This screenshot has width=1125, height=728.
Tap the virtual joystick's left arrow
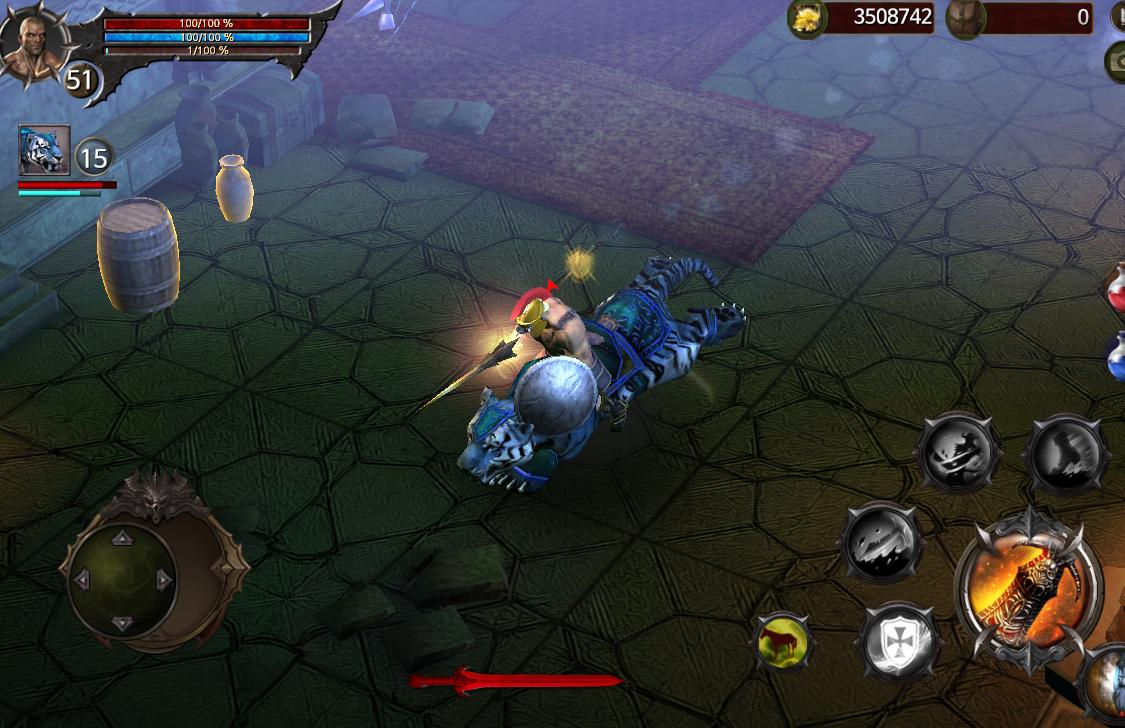(x=81, y=580)
